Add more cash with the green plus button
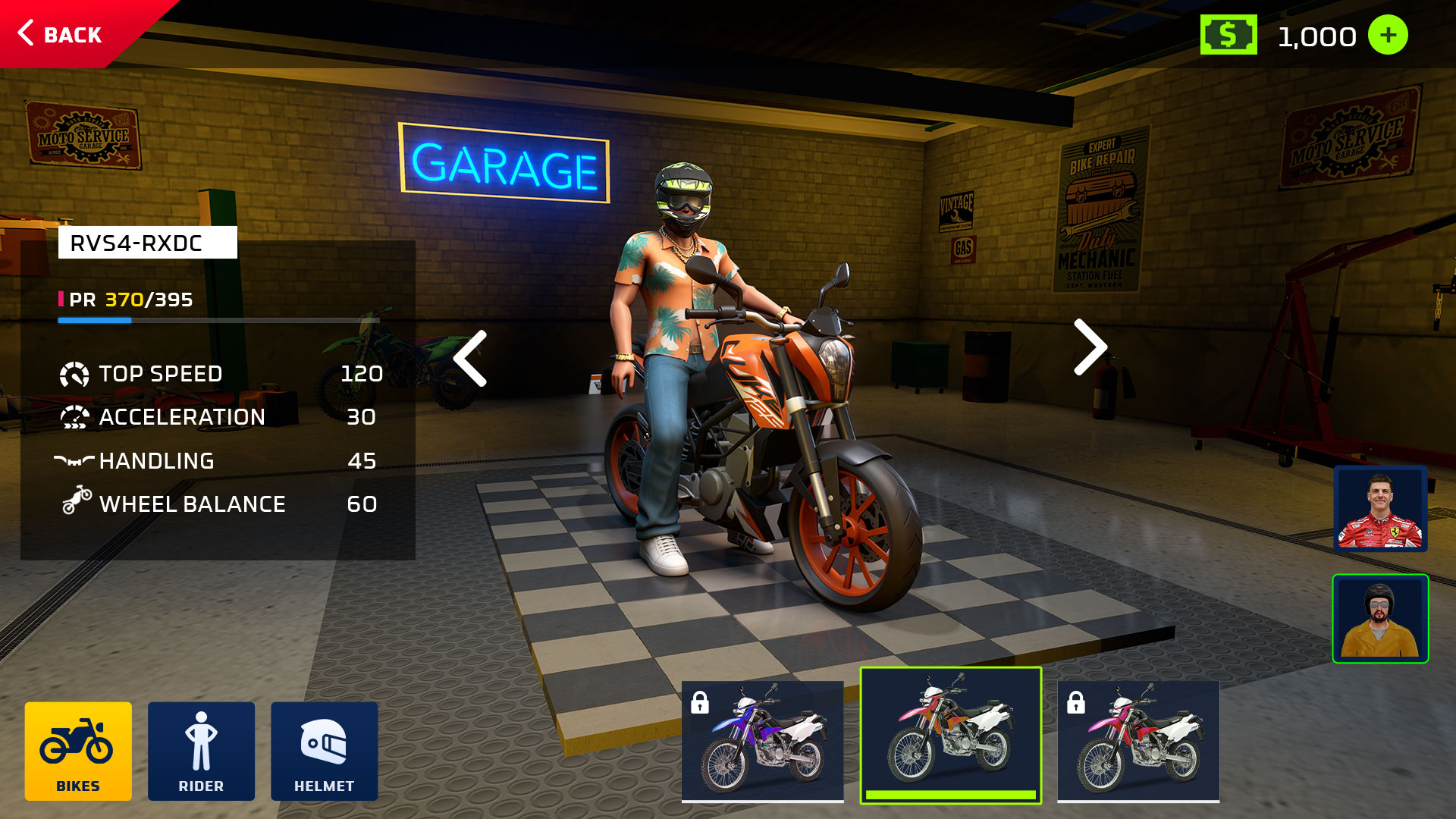This screenshot has height=819, width=1456. tap(1387, 36)
